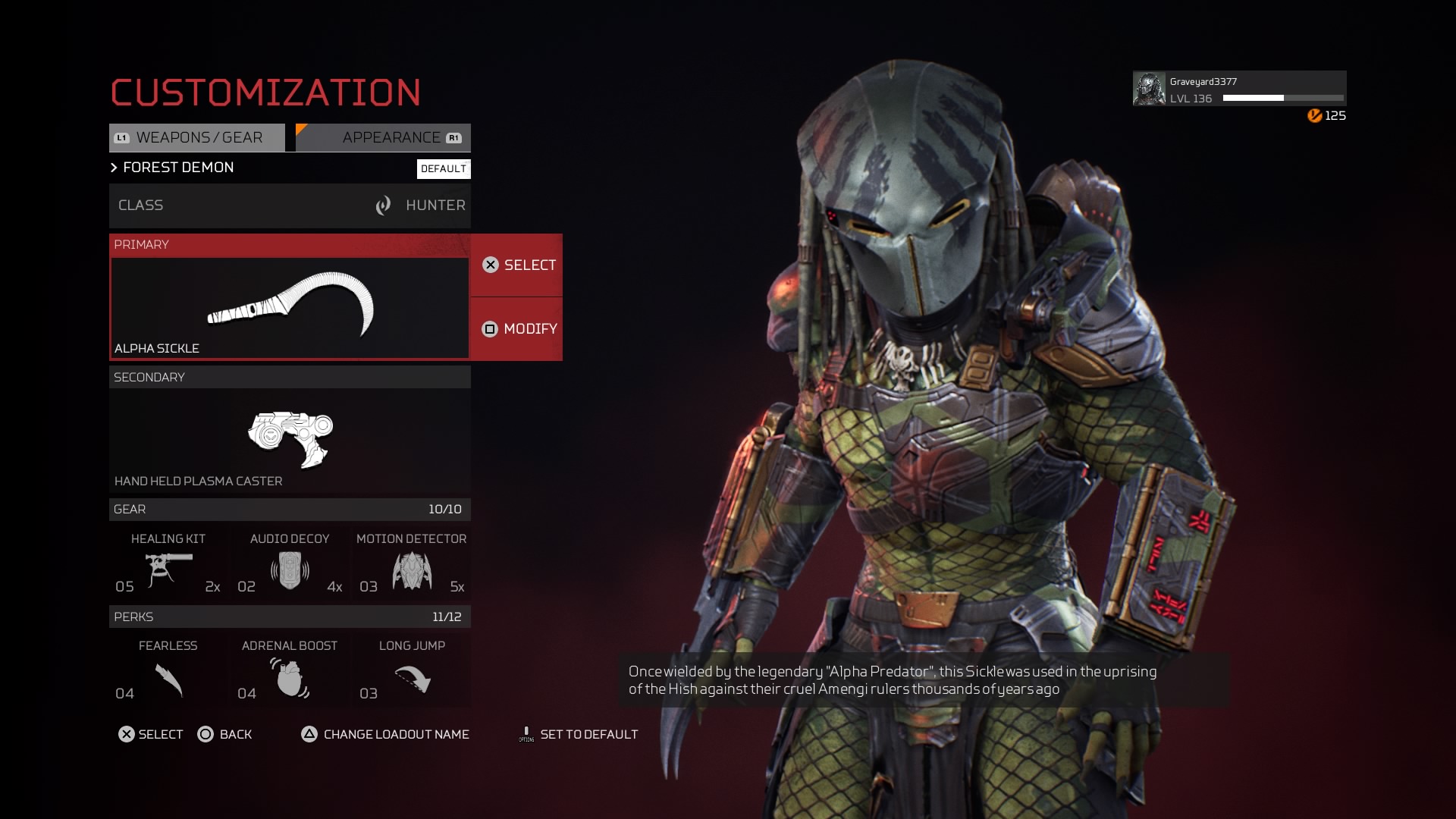Viewport: 1456px width, 819px height.
Task: View the Graveyard3377 player profile card
Action: click(1239, 89)
